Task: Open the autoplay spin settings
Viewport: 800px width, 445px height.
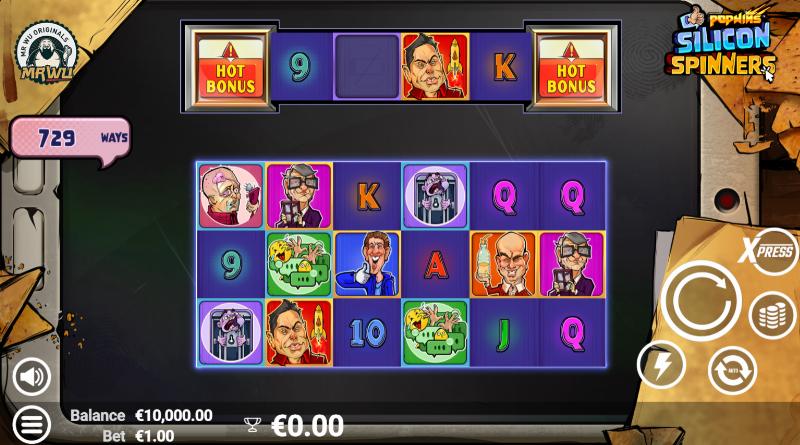Action: (x=732, y=370)
